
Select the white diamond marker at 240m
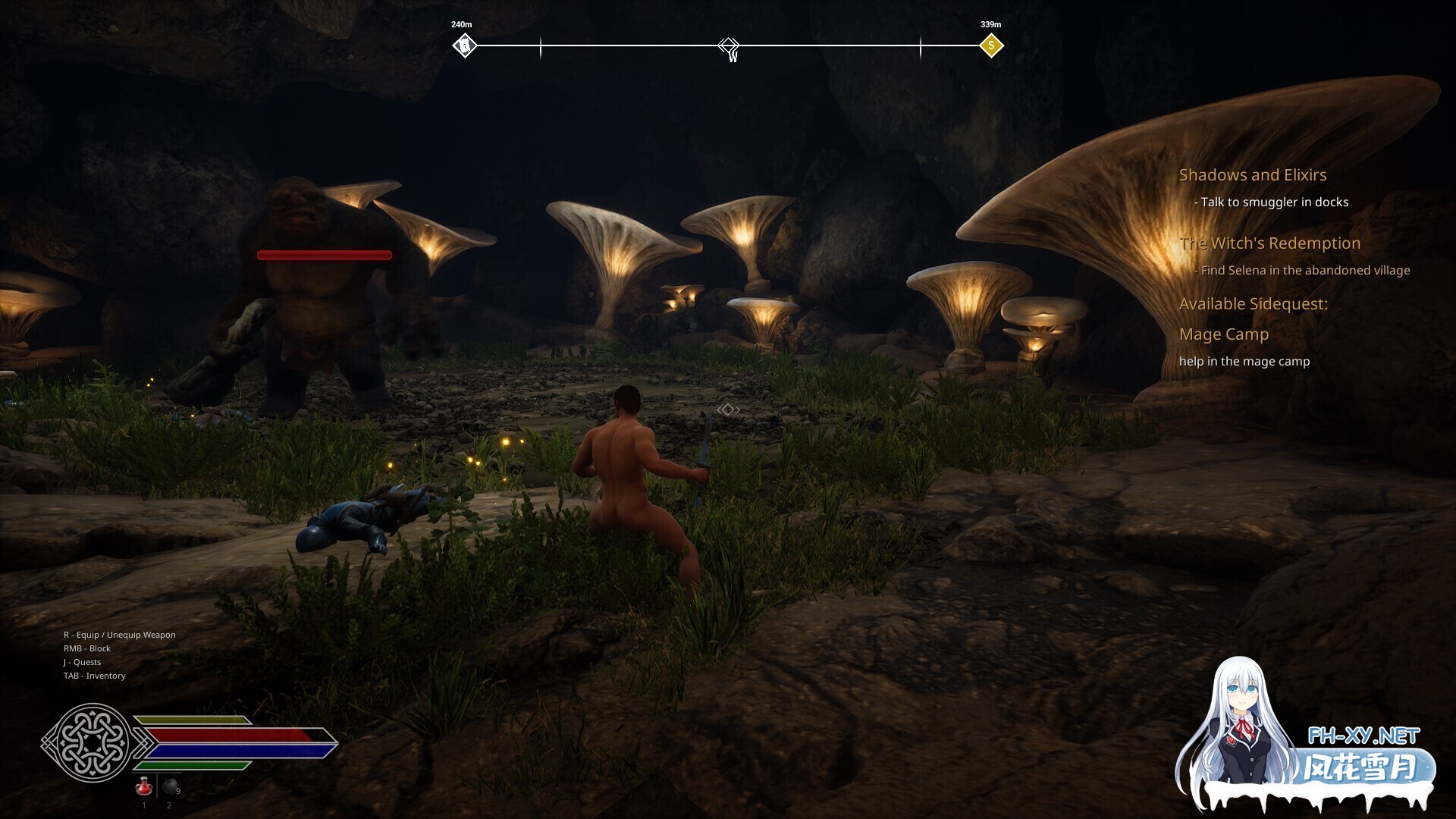click(x=465, y=46)
